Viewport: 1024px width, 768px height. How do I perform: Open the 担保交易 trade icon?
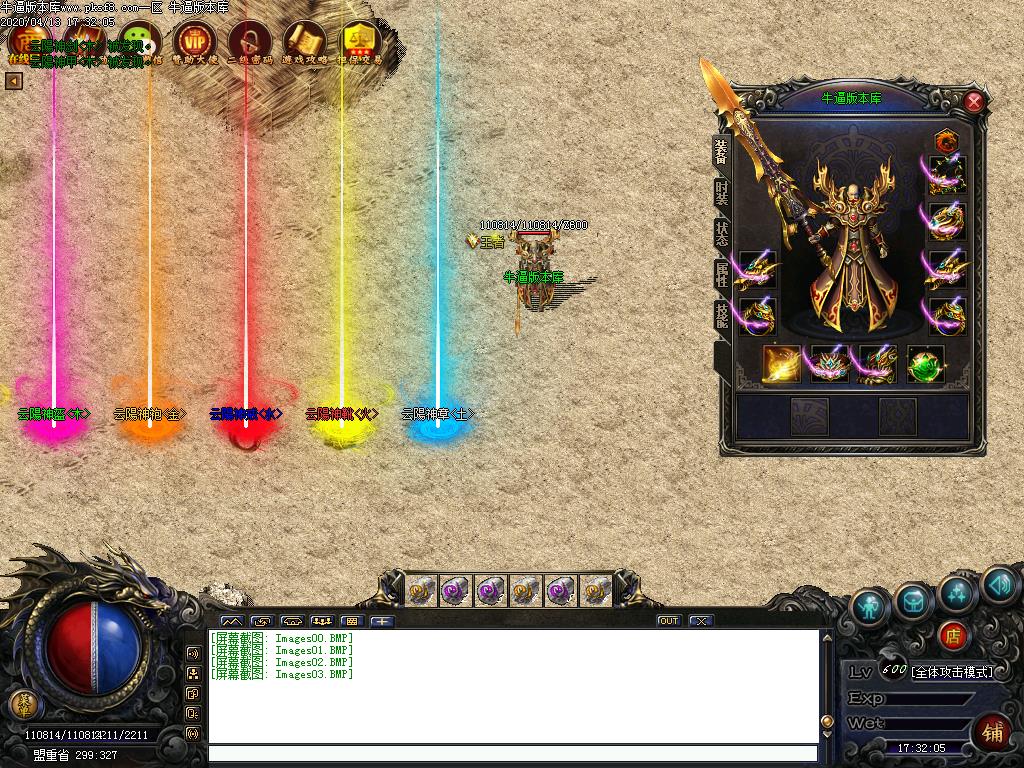coord(359,43)
